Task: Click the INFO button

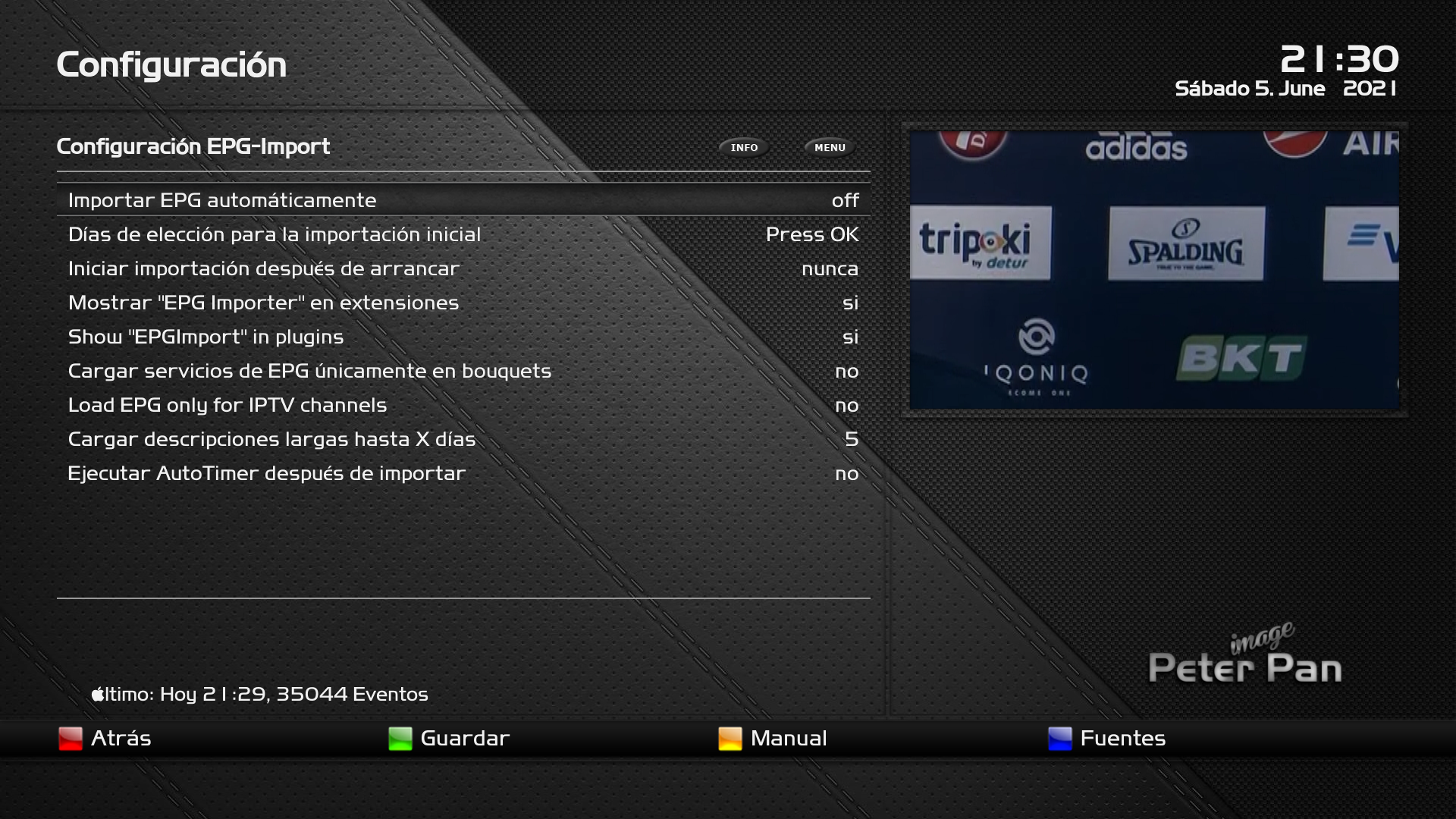Action: pos(744,148)
